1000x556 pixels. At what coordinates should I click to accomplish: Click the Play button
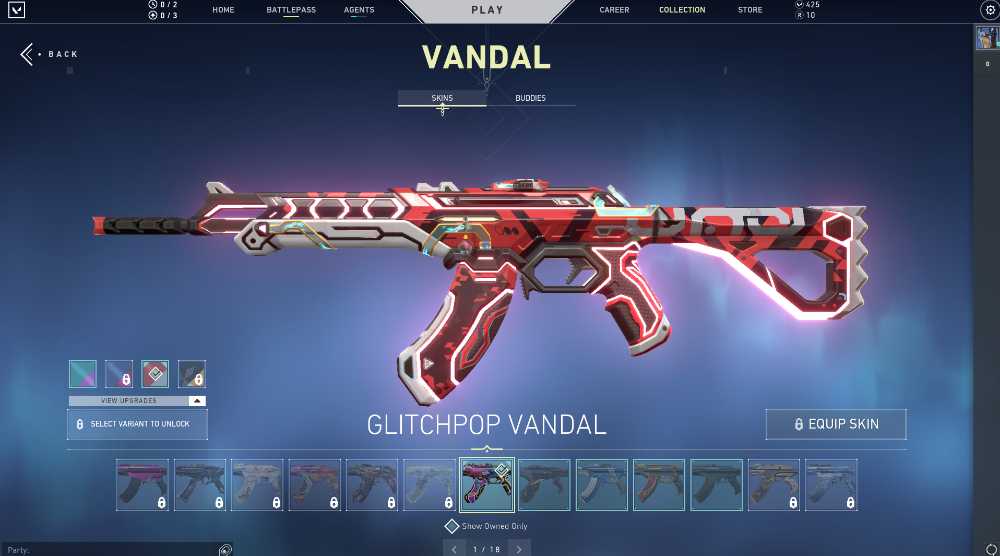[487, 10]
